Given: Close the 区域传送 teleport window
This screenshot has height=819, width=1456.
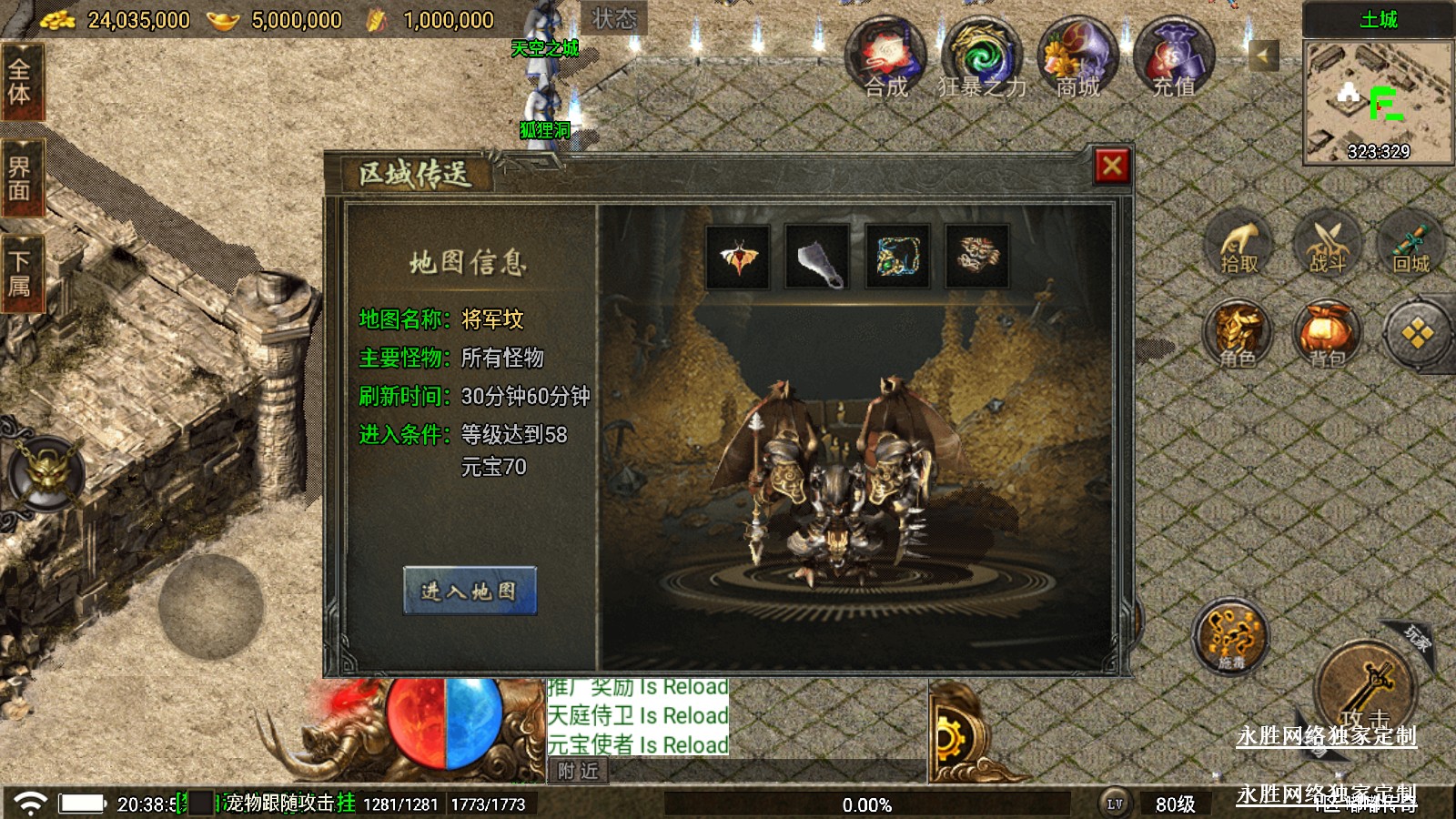Looking at the screenshot, I should (1111, 166).
